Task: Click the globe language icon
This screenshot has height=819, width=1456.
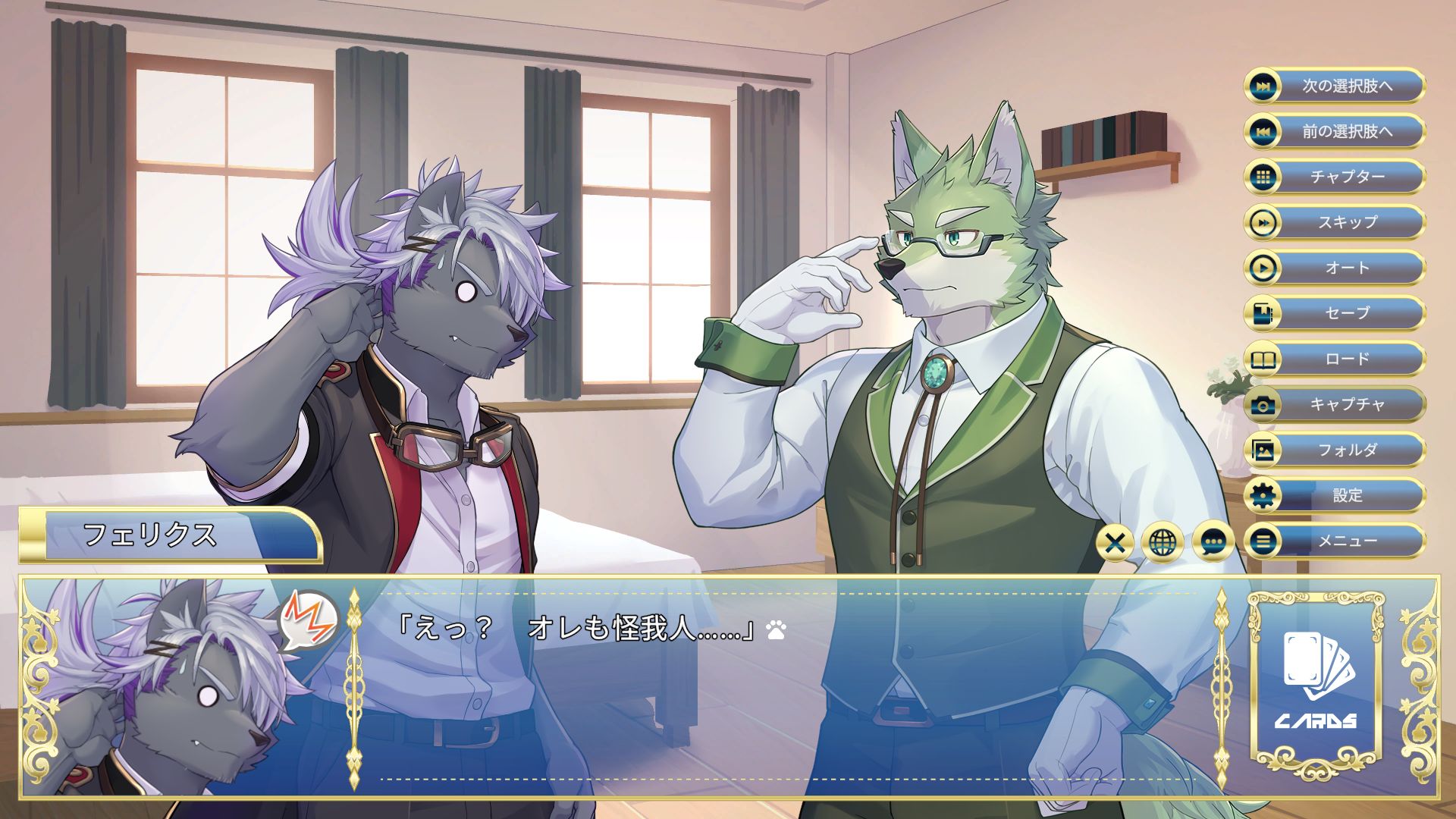Action: coord(1163,542)
